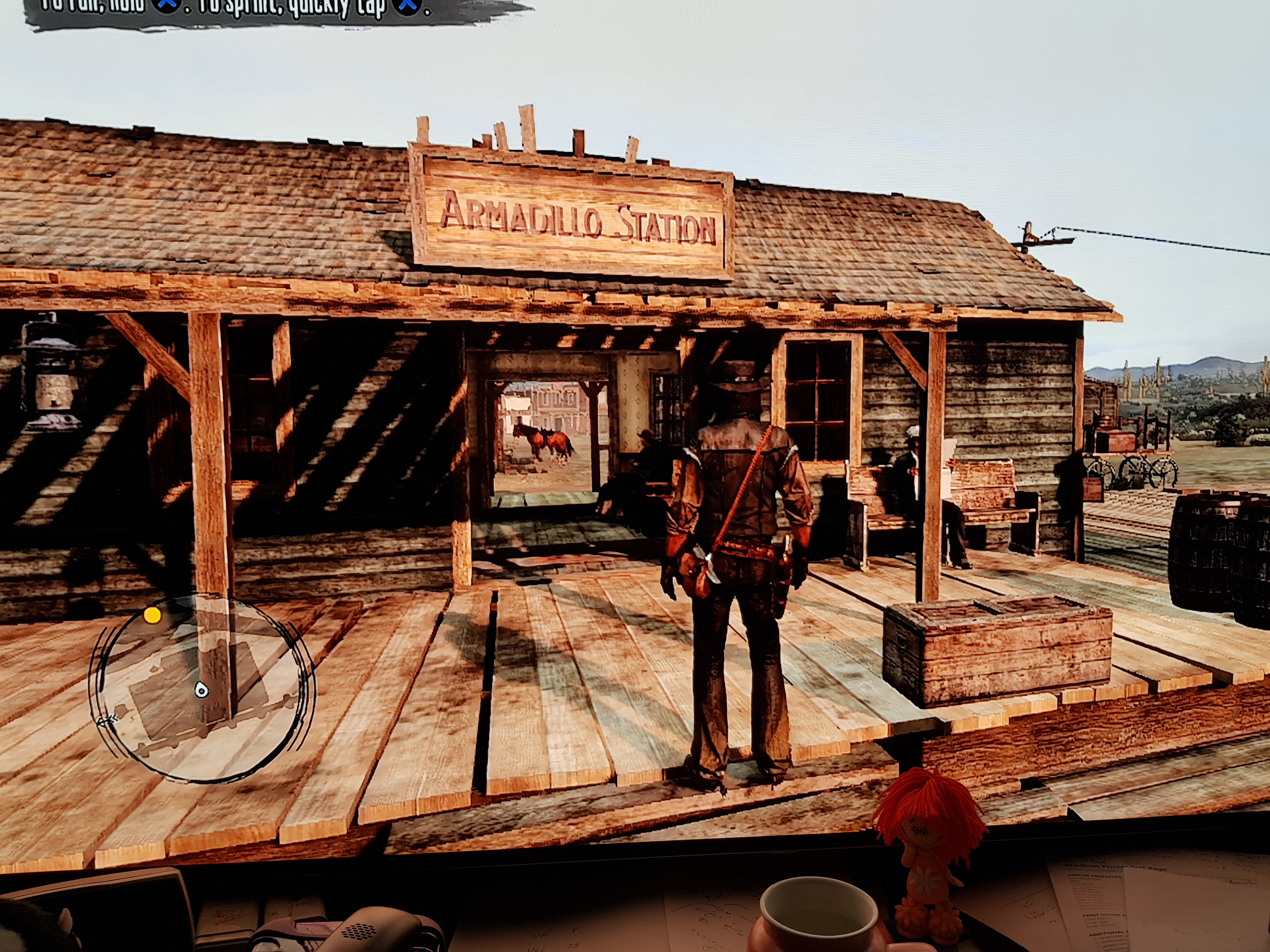Click the white player marker on minimap

201,689
